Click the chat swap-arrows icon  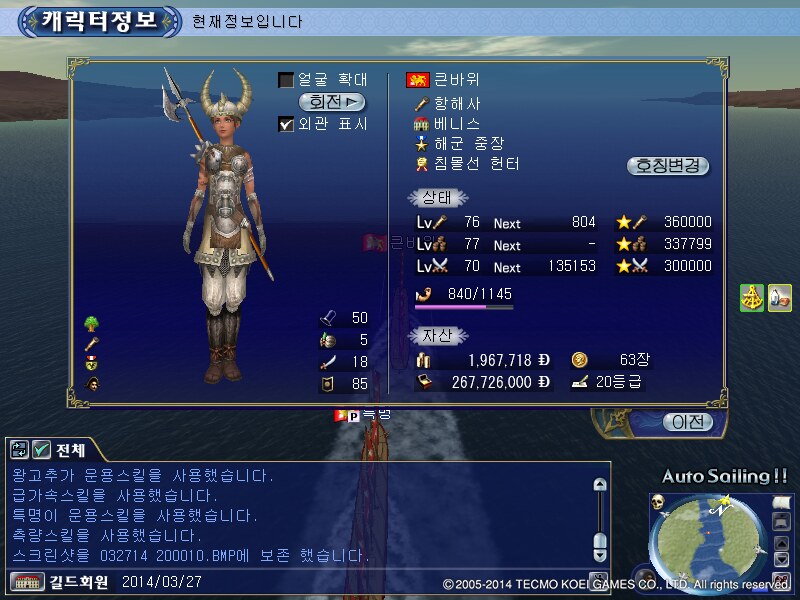(x=19, y=449)
